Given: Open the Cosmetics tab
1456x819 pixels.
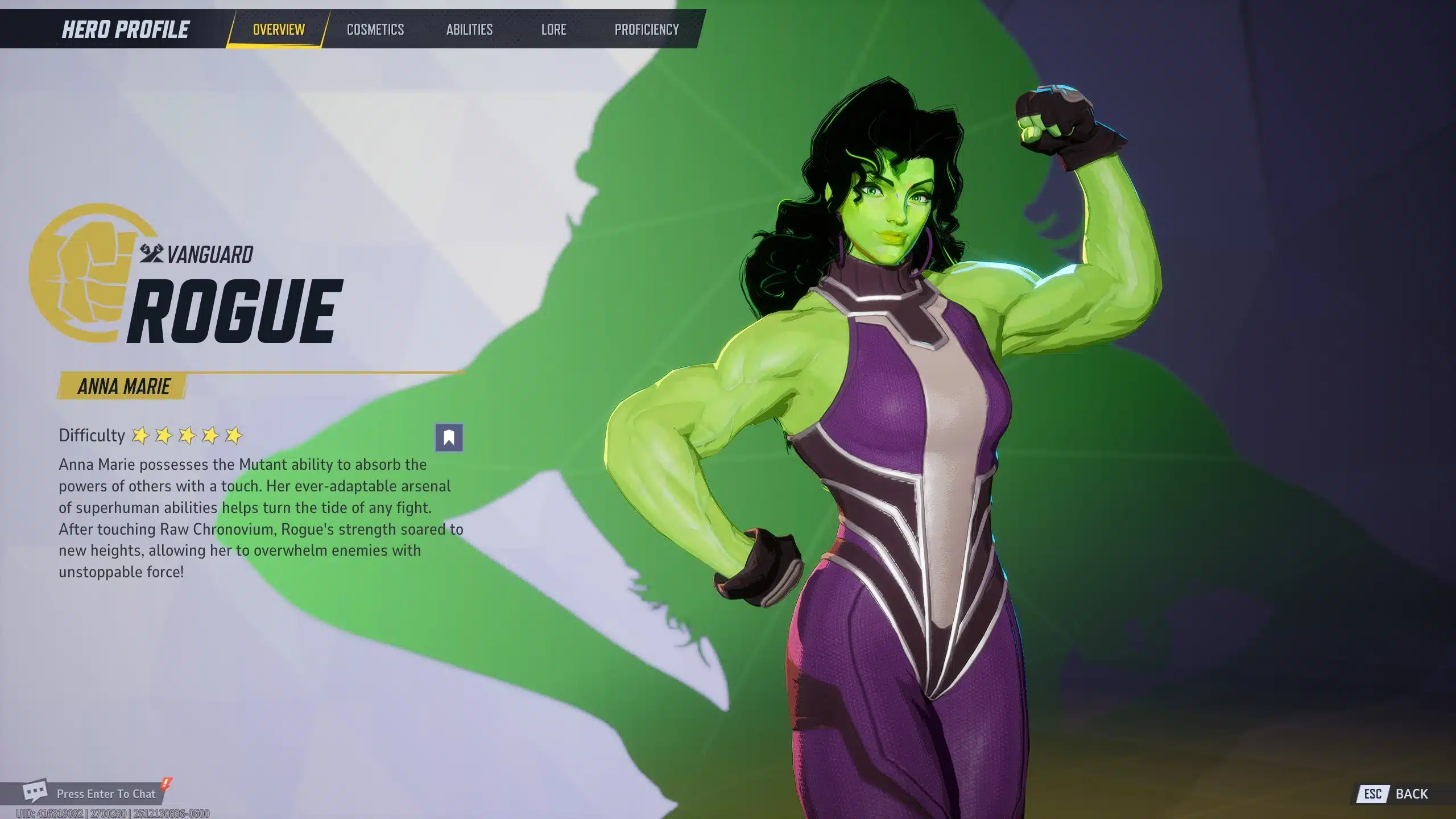Looking at the screenshot, I should click(x=375, y=30).
